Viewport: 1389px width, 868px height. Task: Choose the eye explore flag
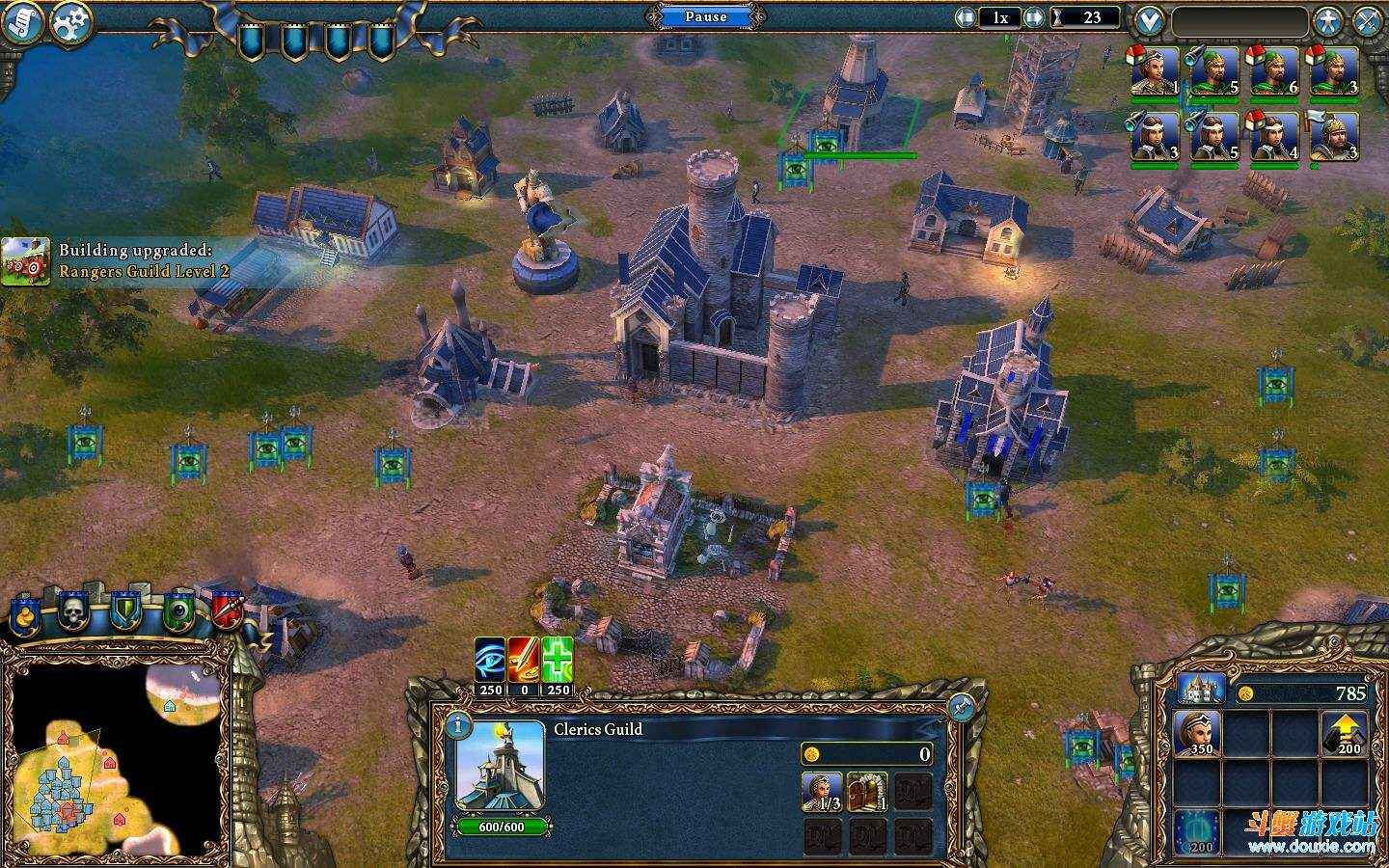tap(177, 610)
